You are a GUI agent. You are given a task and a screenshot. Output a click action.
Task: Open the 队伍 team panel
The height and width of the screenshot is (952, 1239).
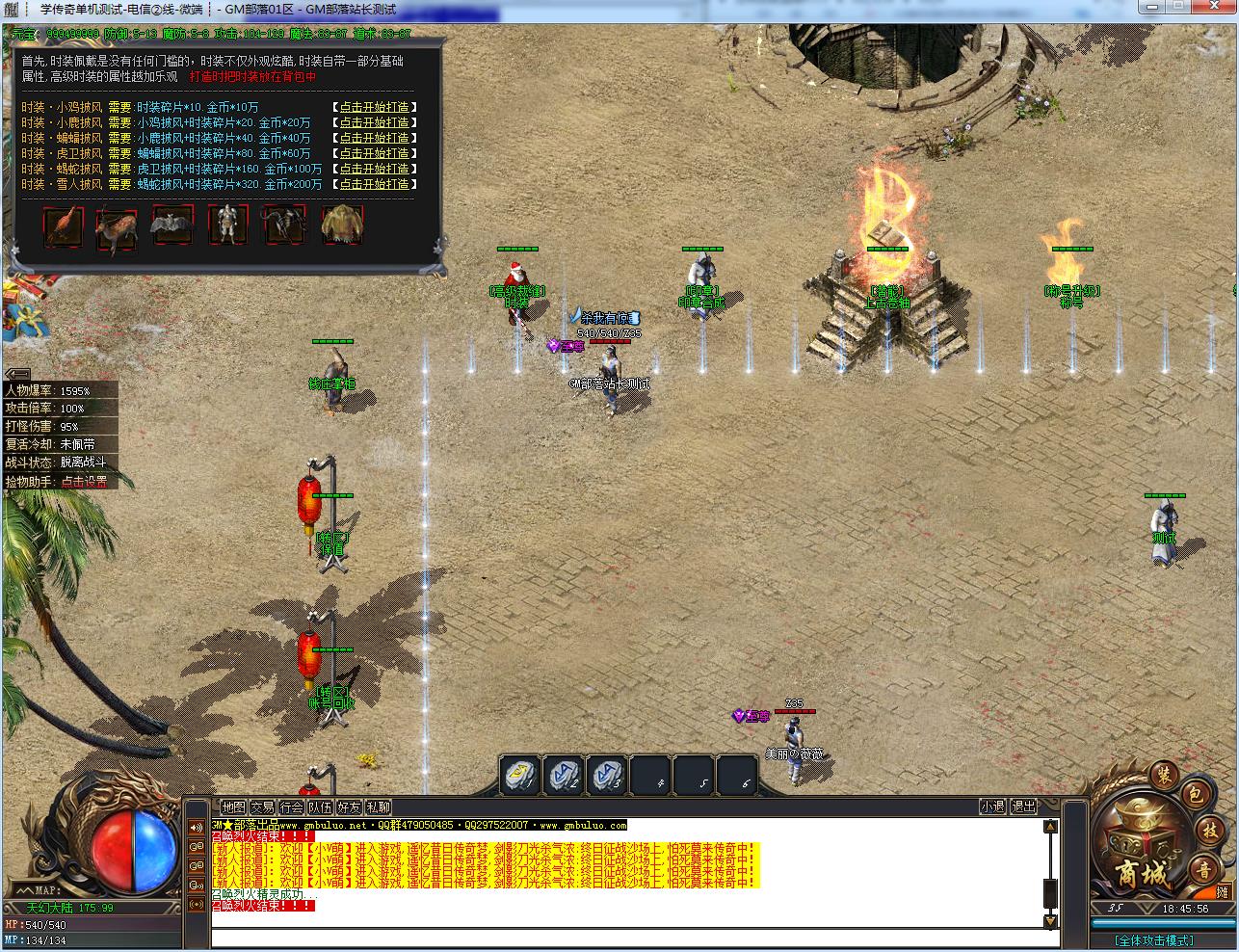(320, 807)
